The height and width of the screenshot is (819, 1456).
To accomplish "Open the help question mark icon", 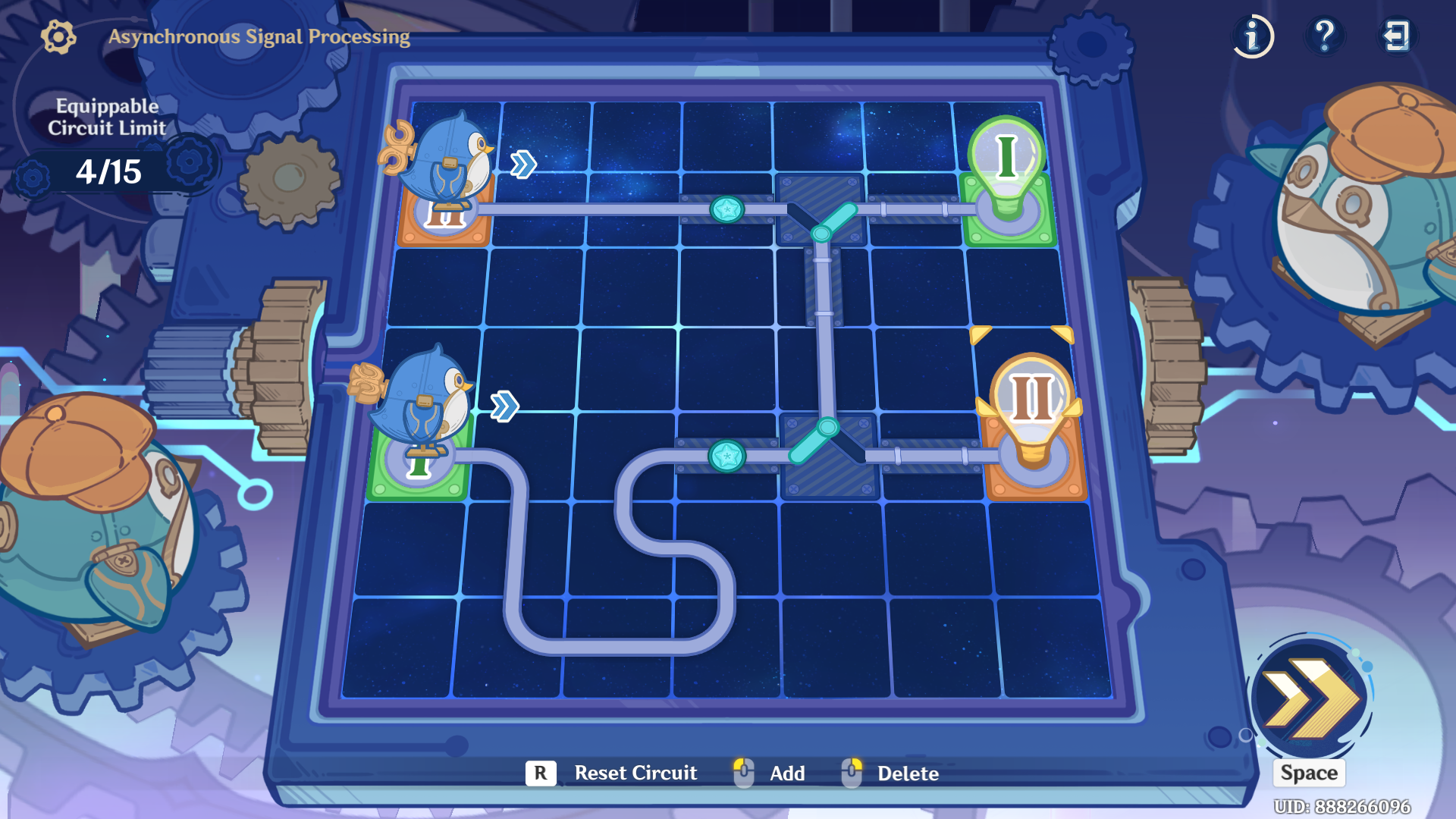I will (1324, 36).
